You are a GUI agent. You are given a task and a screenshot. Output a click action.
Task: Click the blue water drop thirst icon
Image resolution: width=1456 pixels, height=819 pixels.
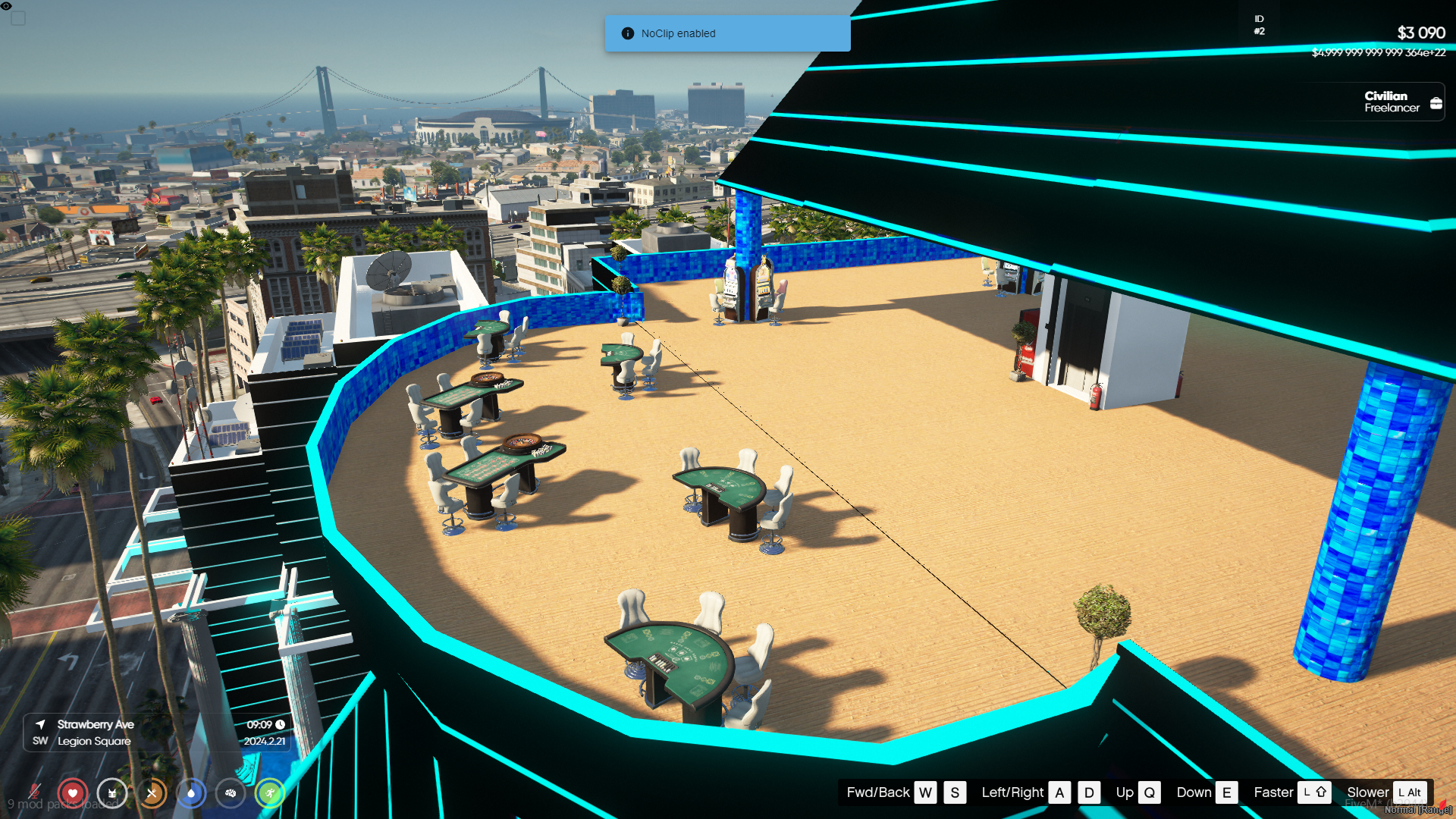191,793
